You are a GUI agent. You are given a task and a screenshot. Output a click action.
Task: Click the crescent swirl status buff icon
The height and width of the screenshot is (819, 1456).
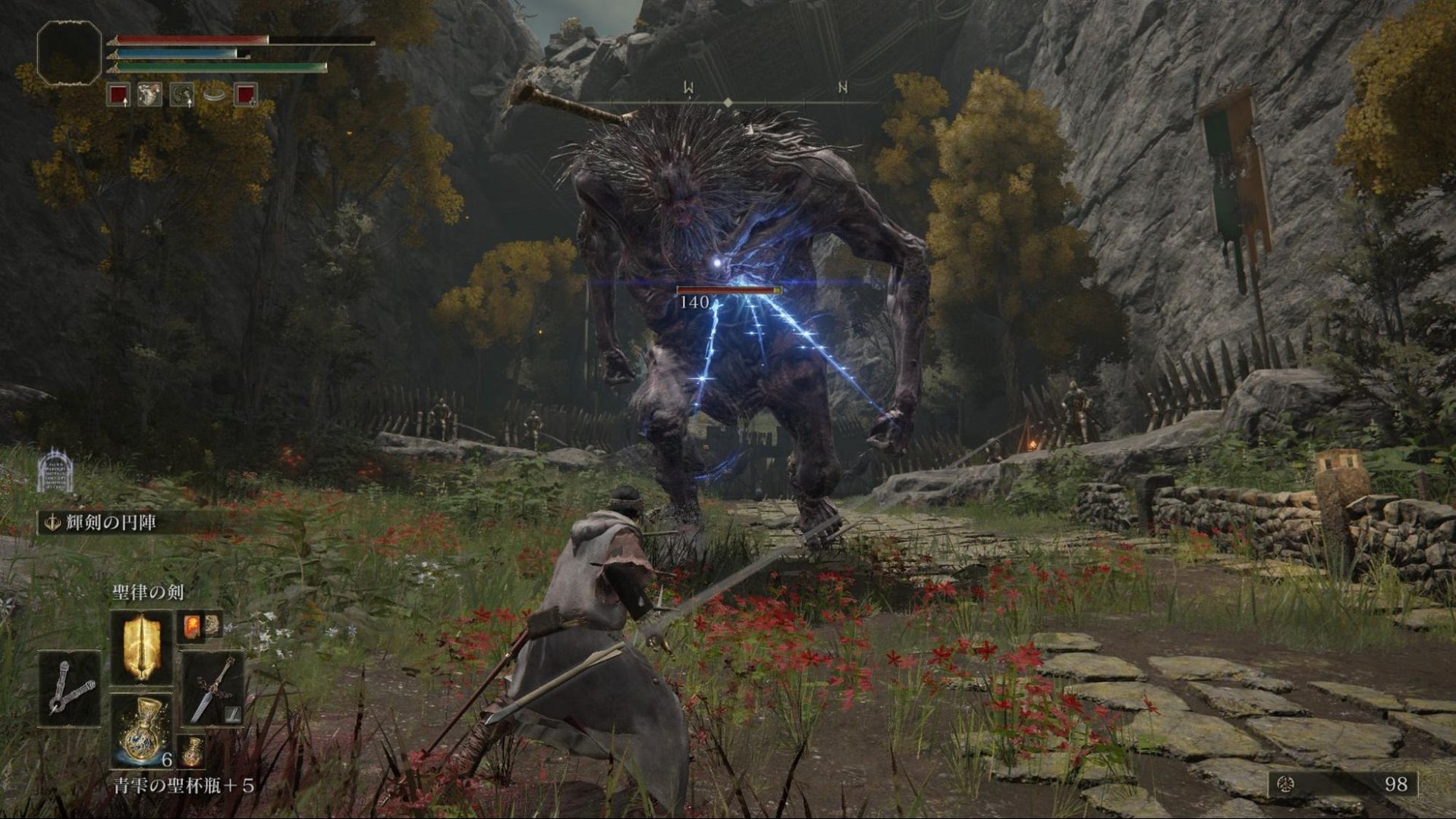pos(181,95)
